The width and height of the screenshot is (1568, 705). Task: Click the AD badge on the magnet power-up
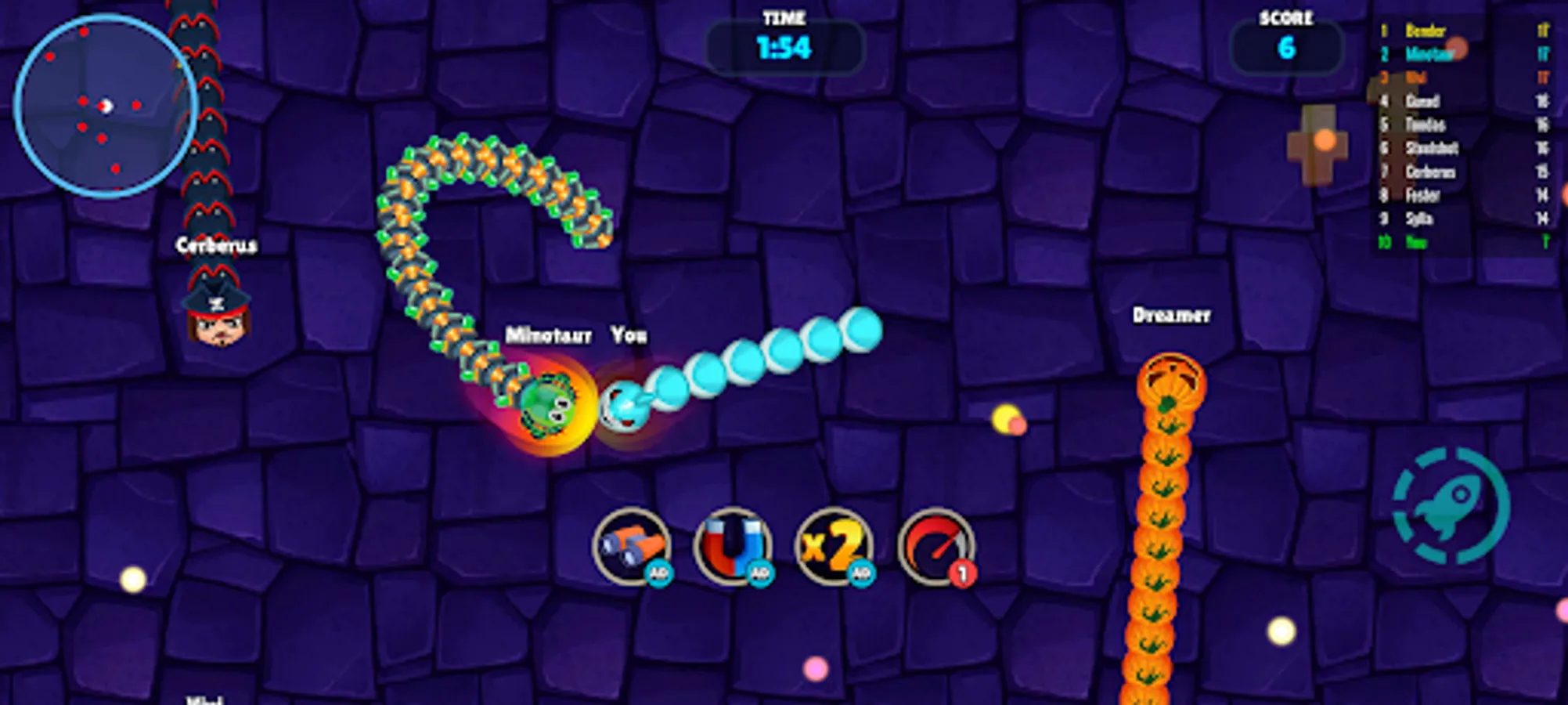click(761, 574)
